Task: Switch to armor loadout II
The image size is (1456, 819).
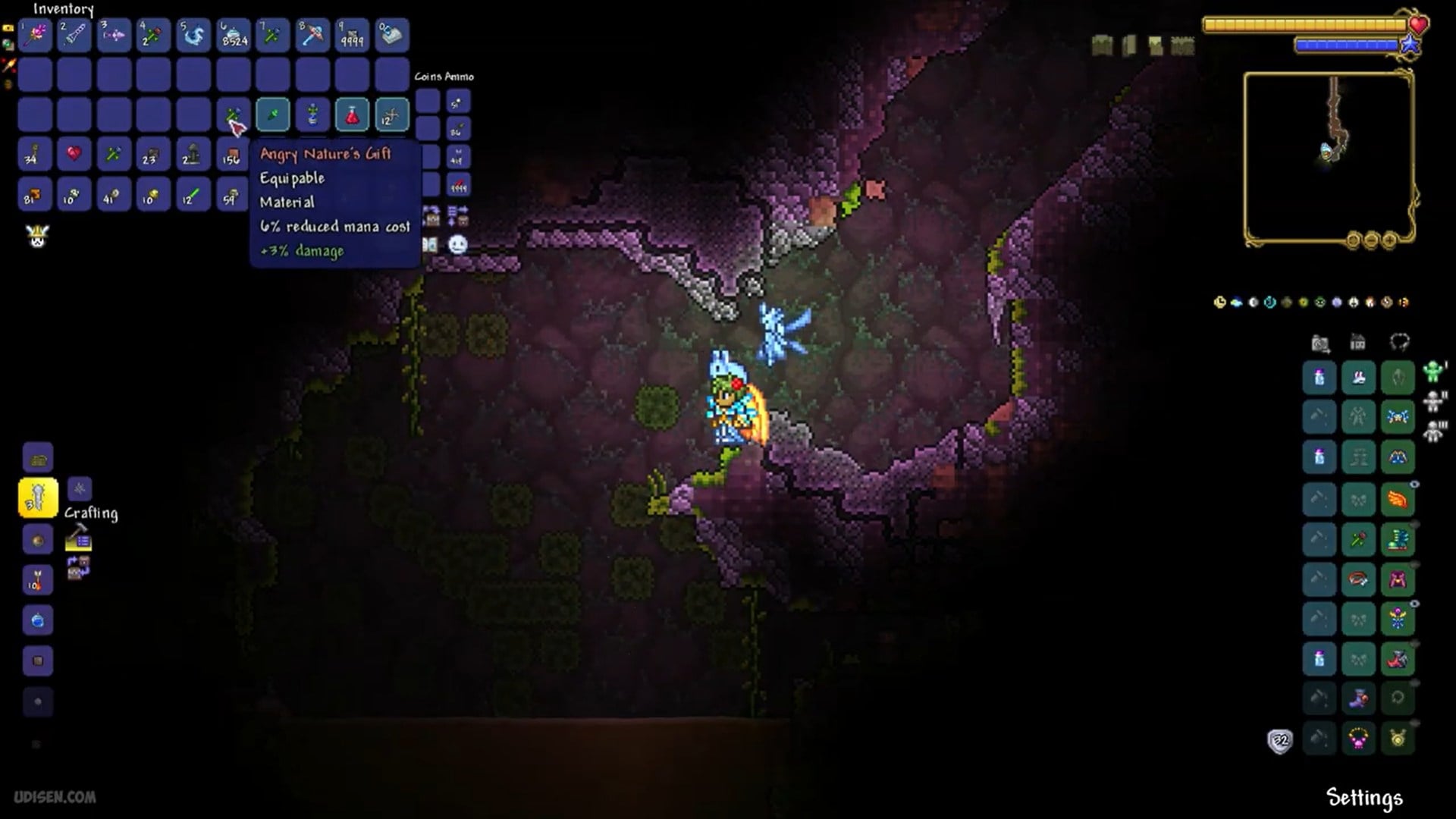Action: [x=1434, y=399]
